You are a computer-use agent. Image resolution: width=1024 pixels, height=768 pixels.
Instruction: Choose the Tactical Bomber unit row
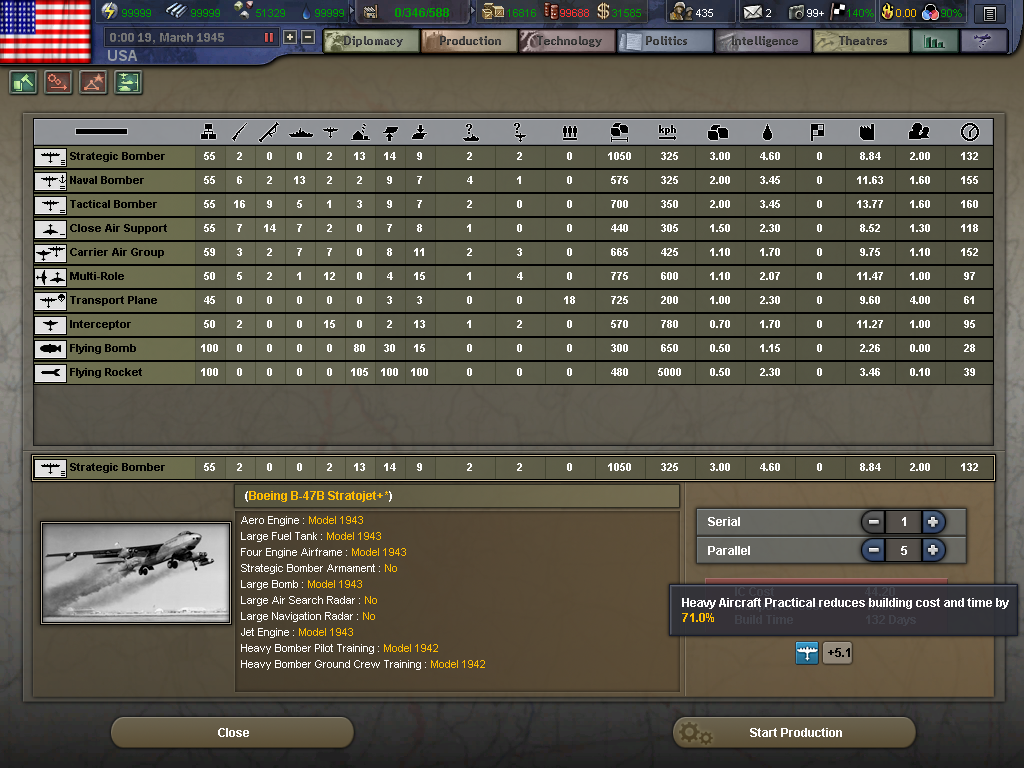click(x=112, y=204)
